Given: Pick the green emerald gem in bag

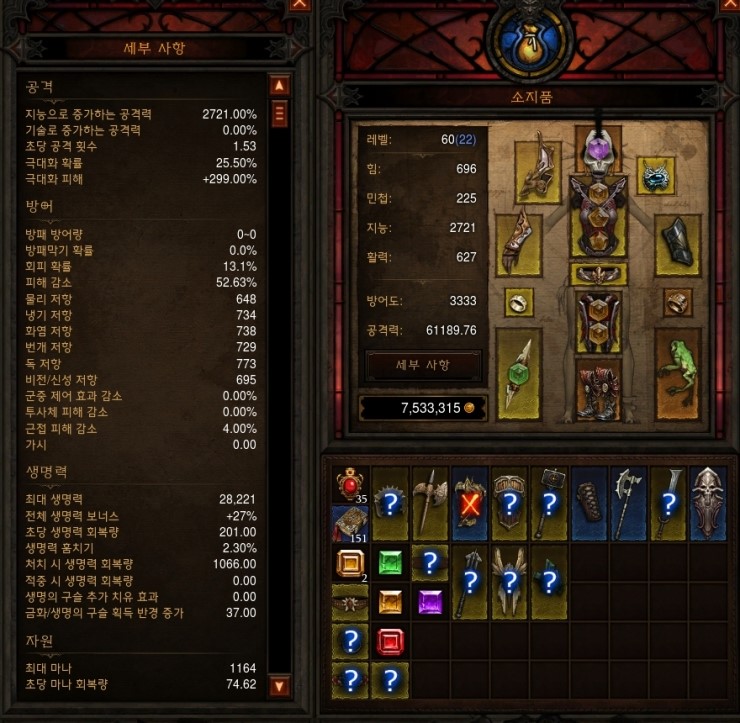Looking at the screenshot, I should [x=390, y=563].
